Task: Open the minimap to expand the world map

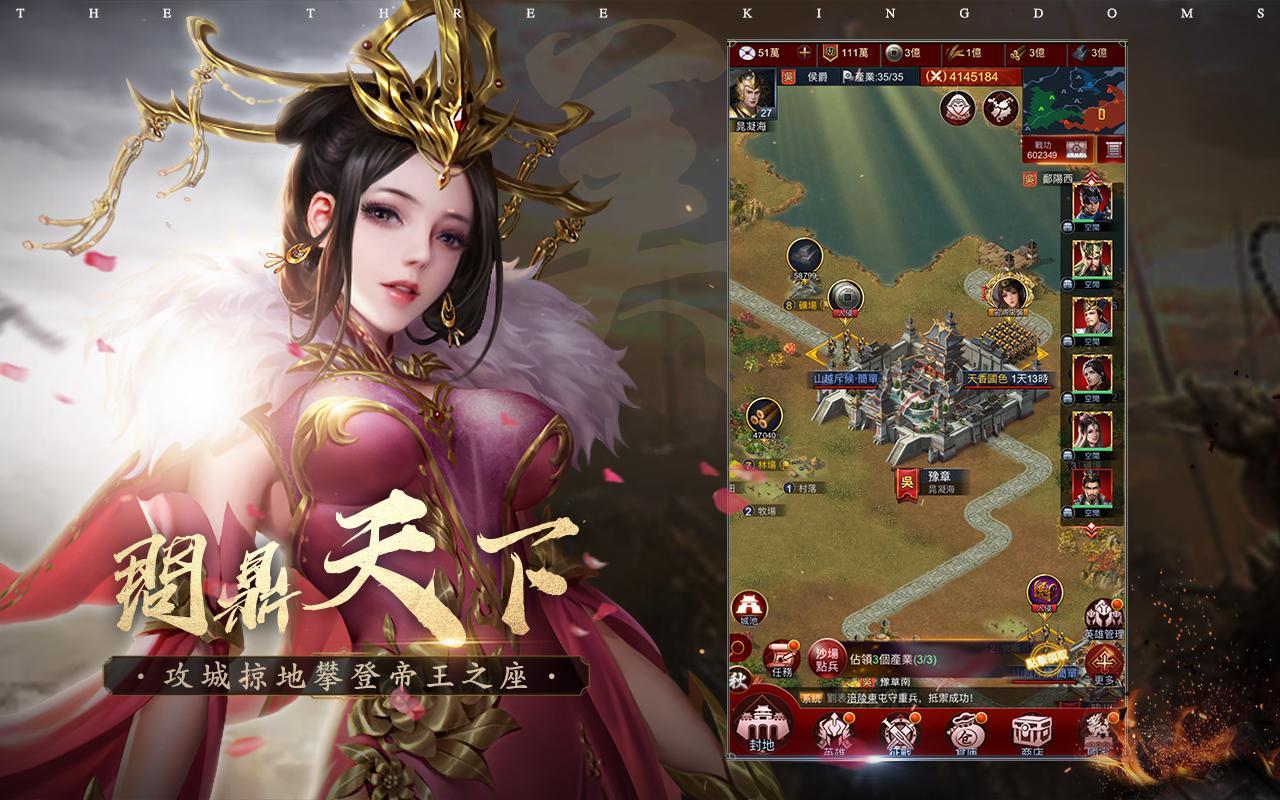Action: (1072, 100)
